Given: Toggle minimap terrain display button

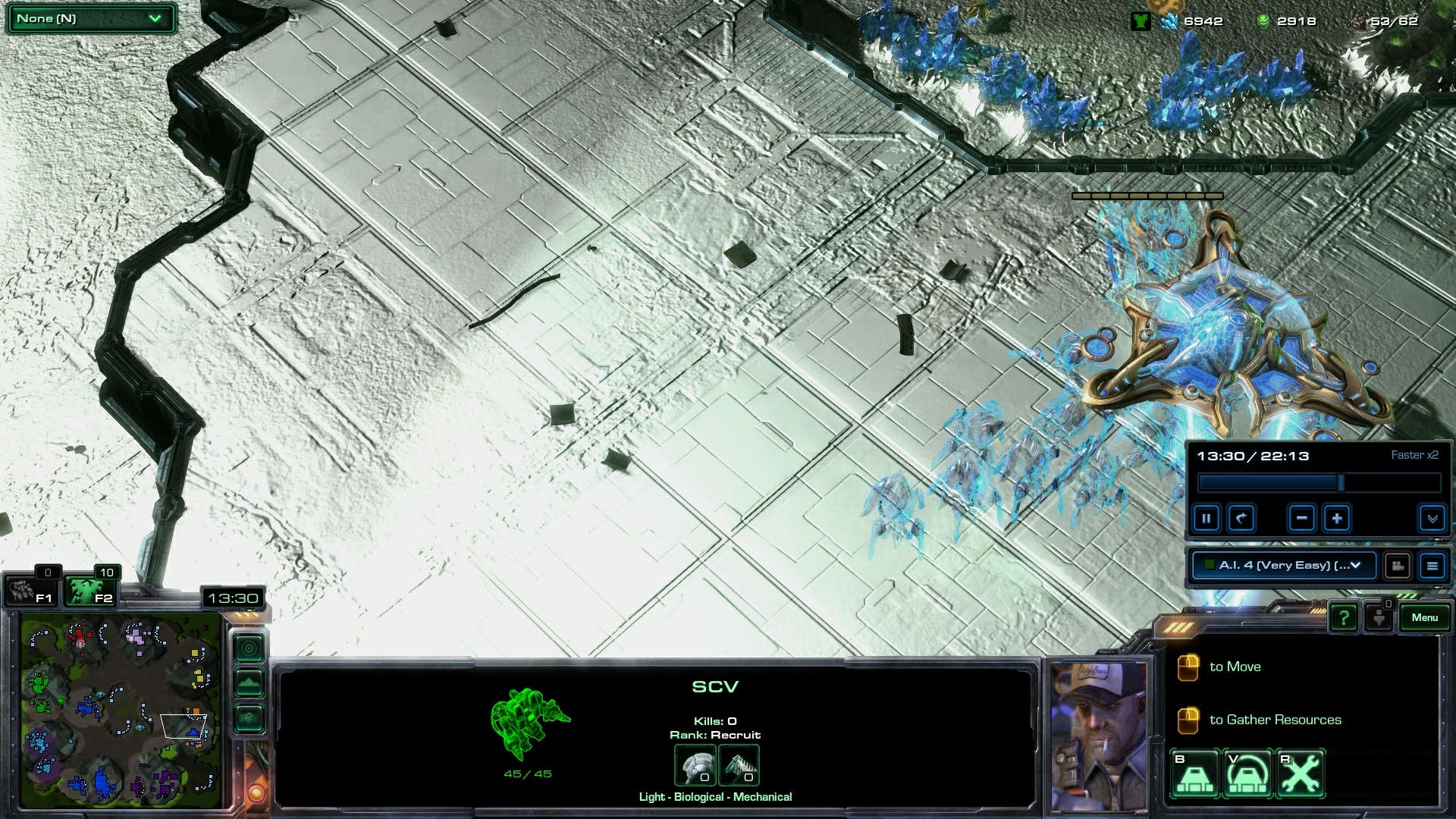Looking at the screenshot, I should (249, 683).
